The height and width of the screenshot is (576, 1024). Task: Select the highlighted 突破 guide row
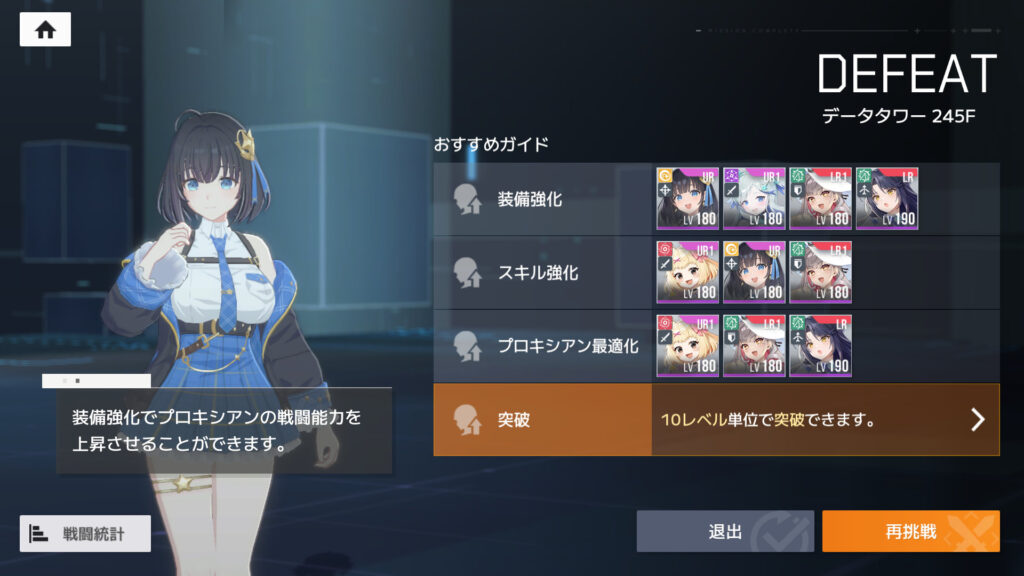pos(542,419)
